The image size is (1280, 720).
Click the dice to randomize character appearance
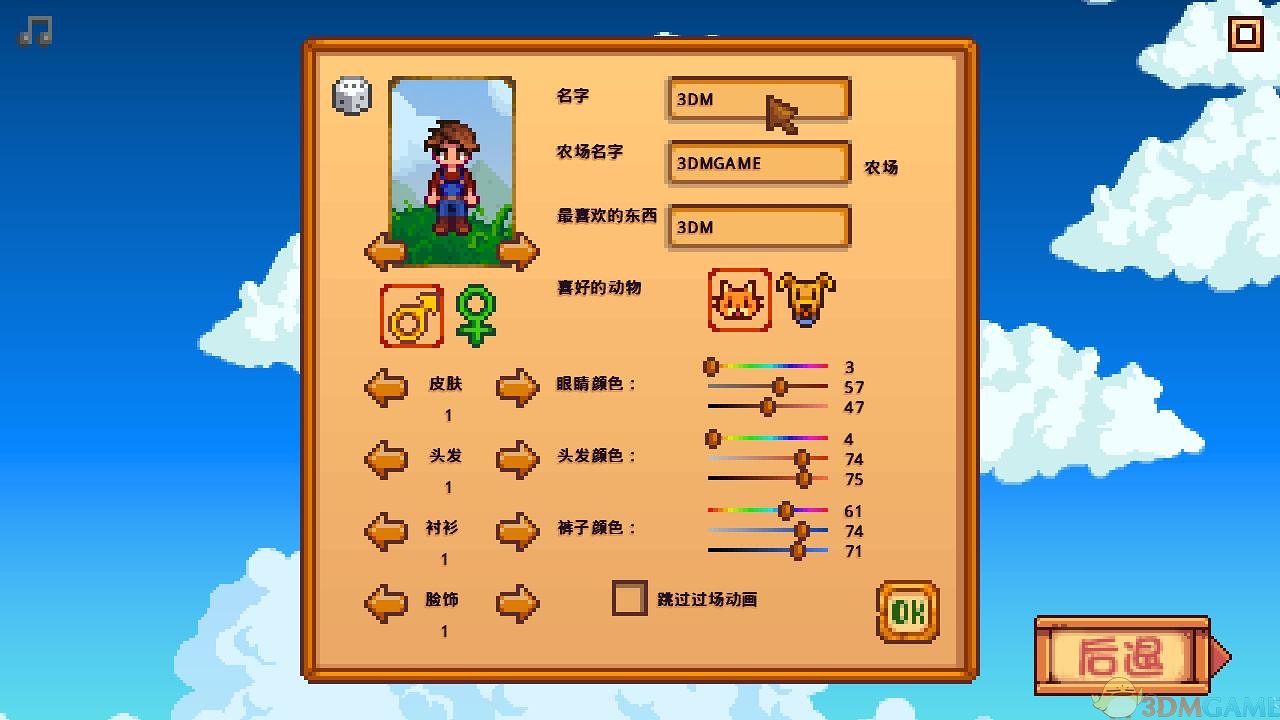point(350,95)
